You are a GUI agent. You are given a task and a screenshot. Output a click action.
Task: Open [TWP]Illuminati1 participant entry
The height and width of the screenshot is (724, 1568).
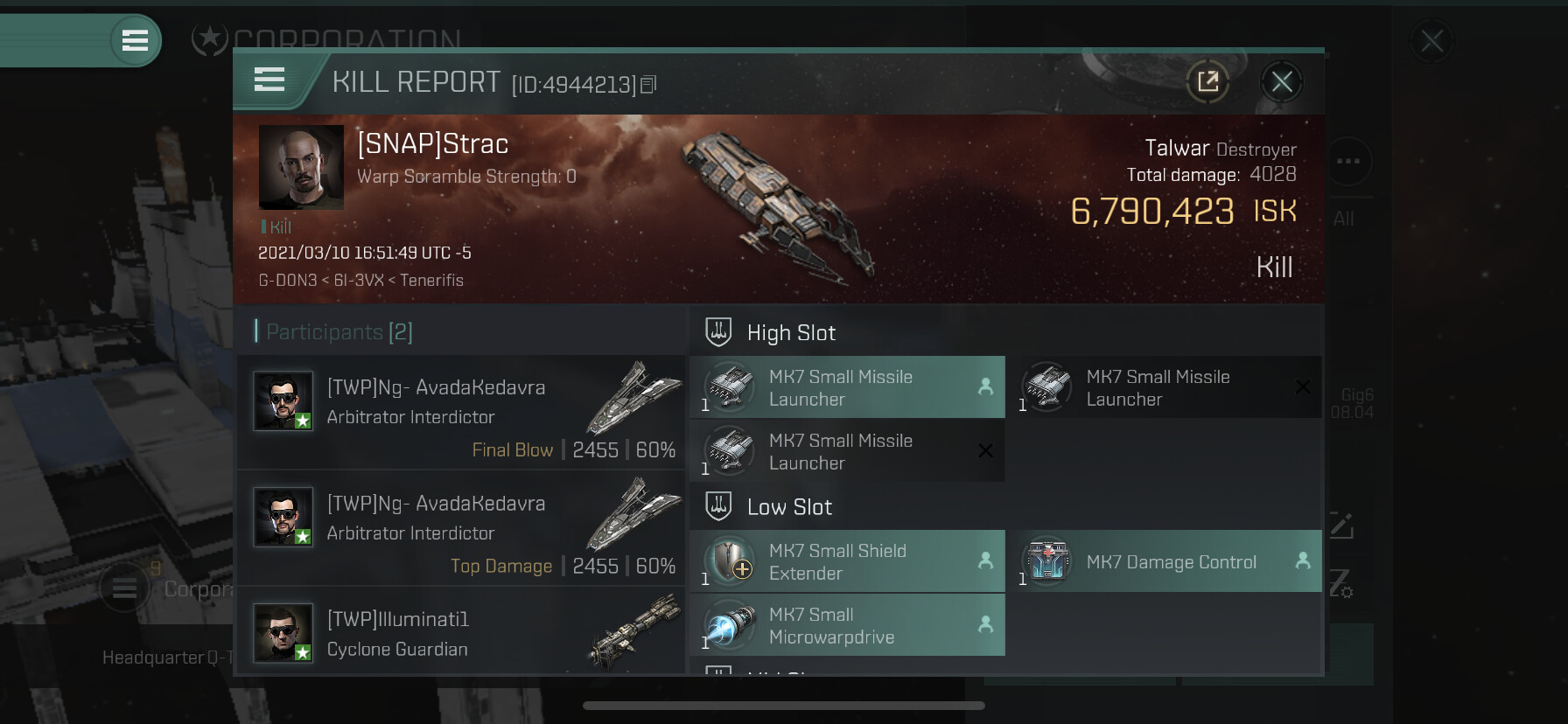point(461,633)
